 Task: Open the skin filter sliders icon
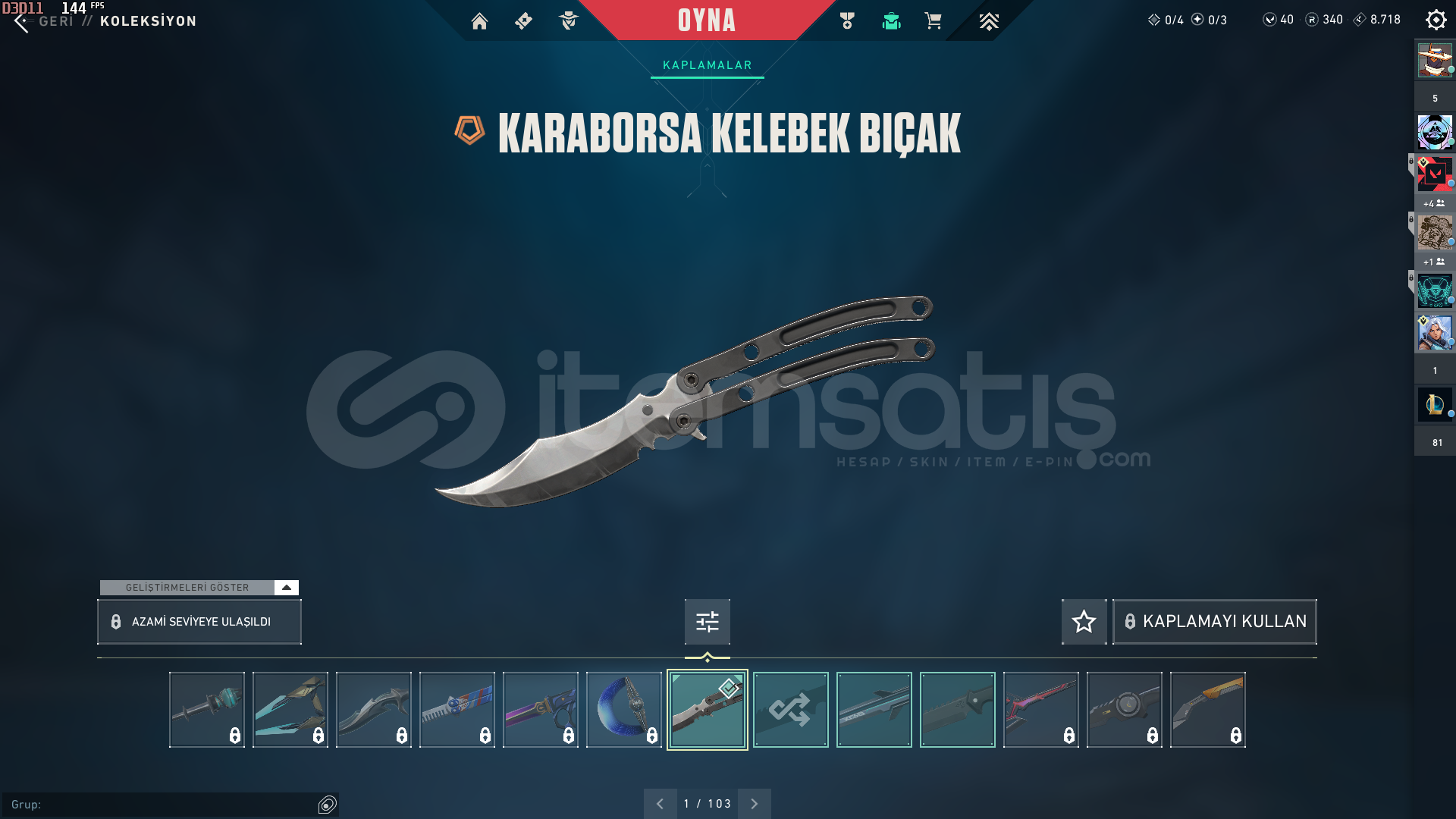706,621
